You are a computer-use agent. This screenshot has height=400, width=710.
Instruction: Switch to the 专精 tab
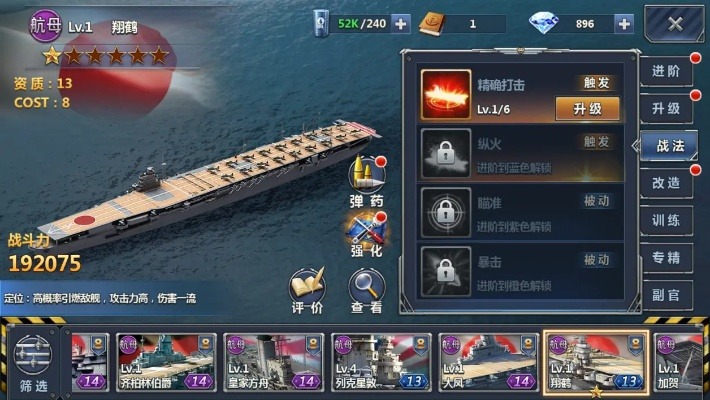667,257
